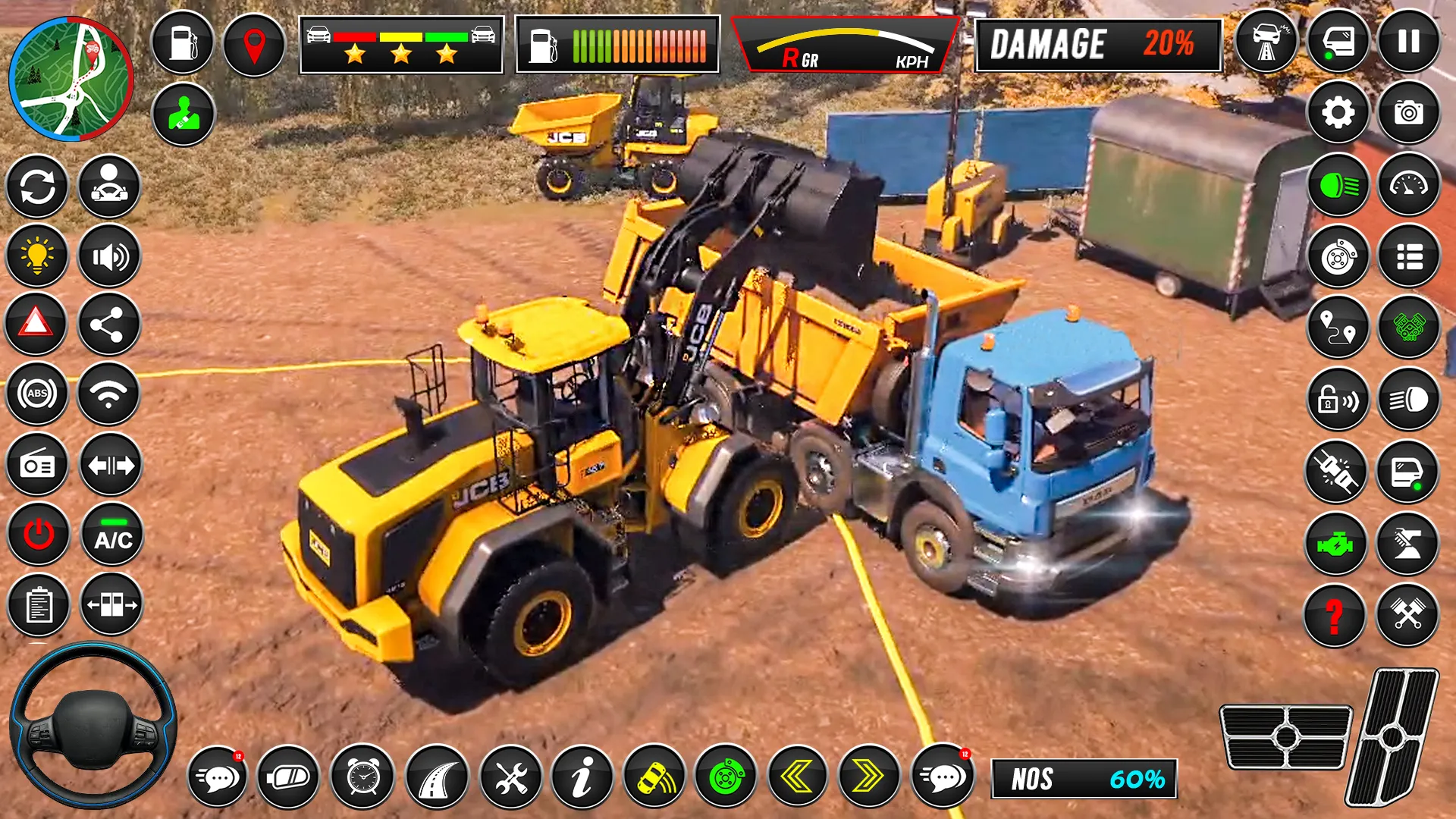This screenshot has height=819, width=1456.
Task: Open the italic info button
Action: pos(582,777)
